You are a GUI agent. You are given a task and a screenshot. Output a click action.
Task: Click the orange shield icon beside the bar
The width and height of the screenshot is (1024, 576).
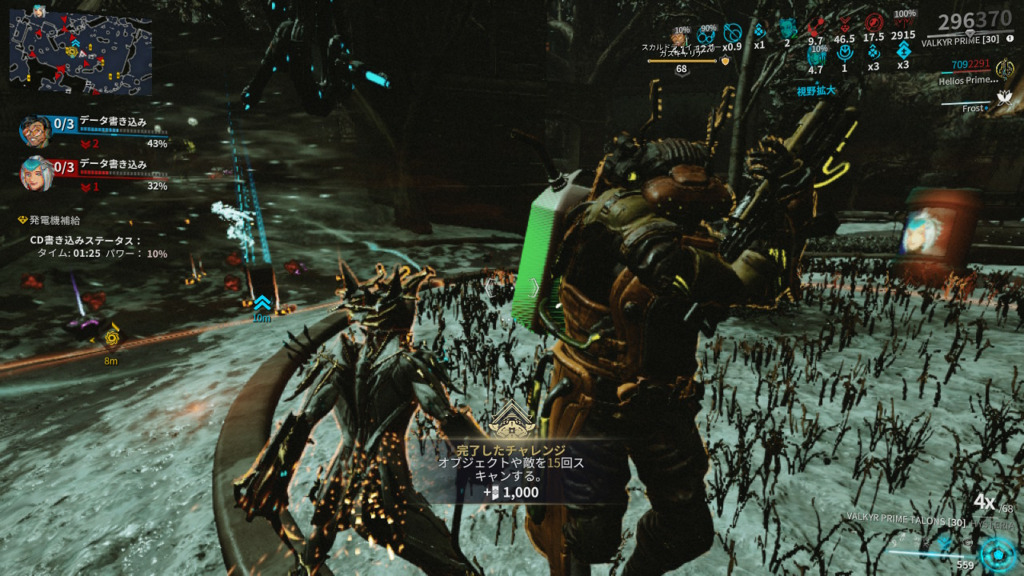pos(727,60)
